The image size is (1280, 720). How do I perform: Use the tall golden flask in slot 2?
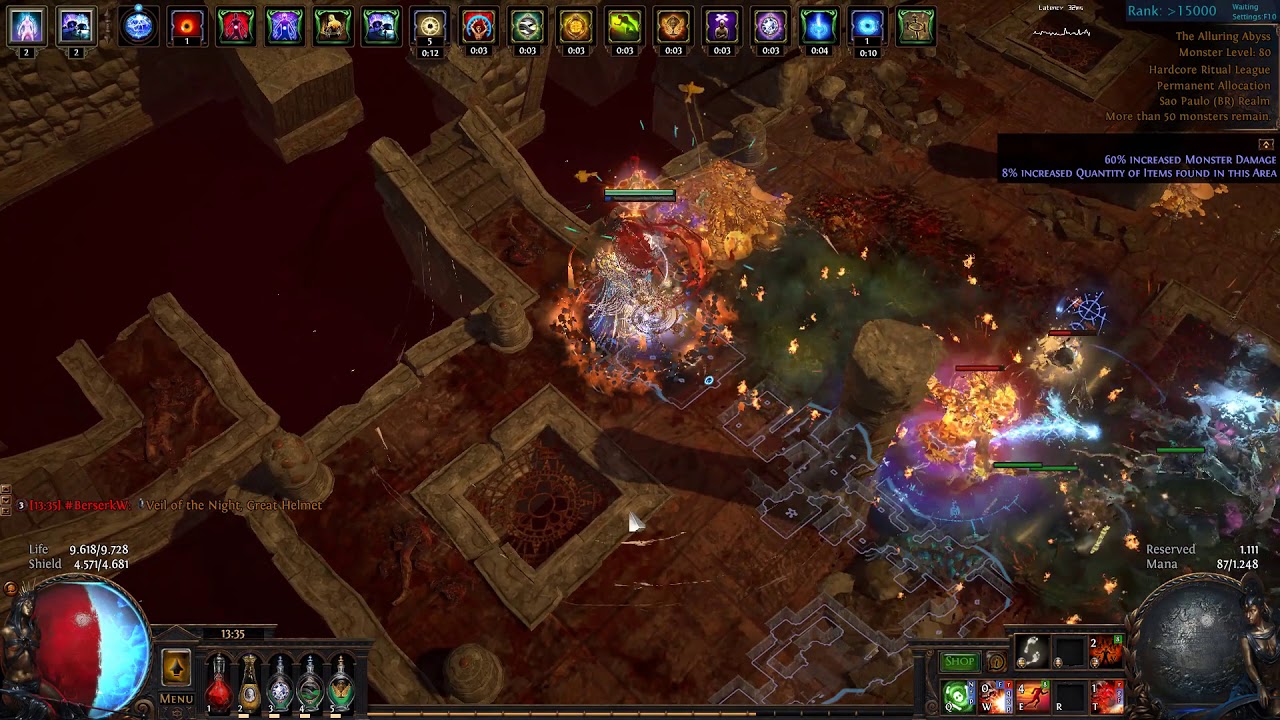[x=249, y=682]
